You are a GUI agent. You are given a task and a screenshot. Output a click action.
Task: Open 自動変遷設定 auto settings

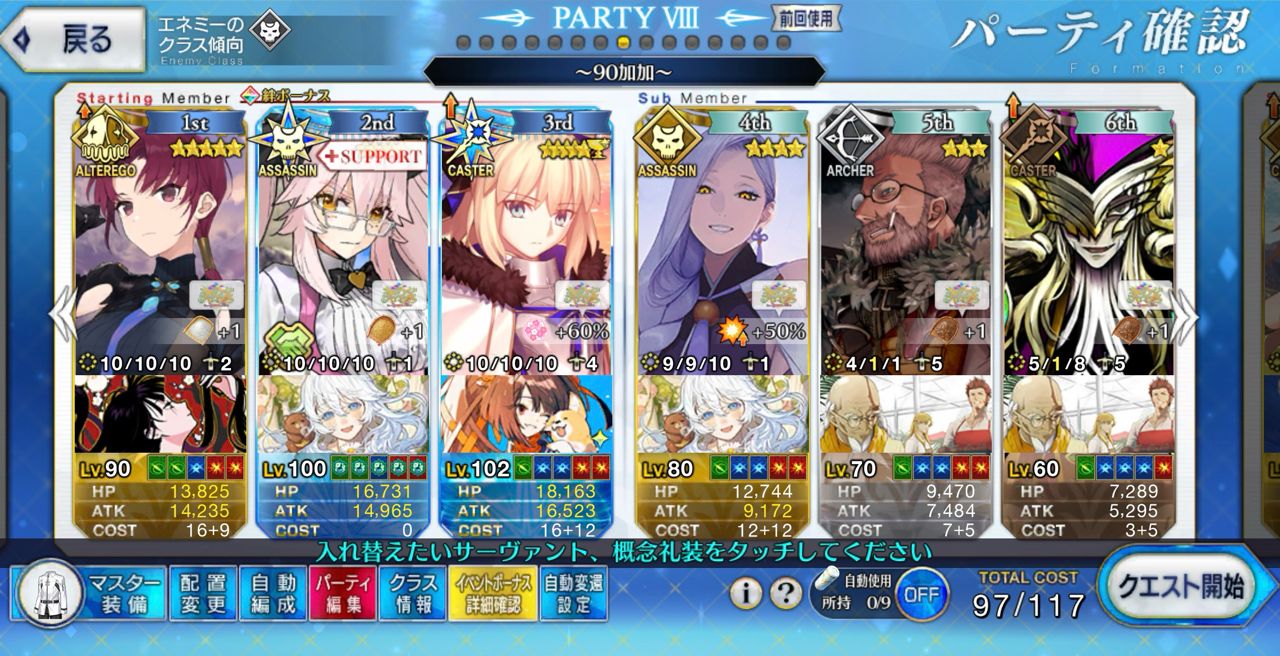pos(573,594)
